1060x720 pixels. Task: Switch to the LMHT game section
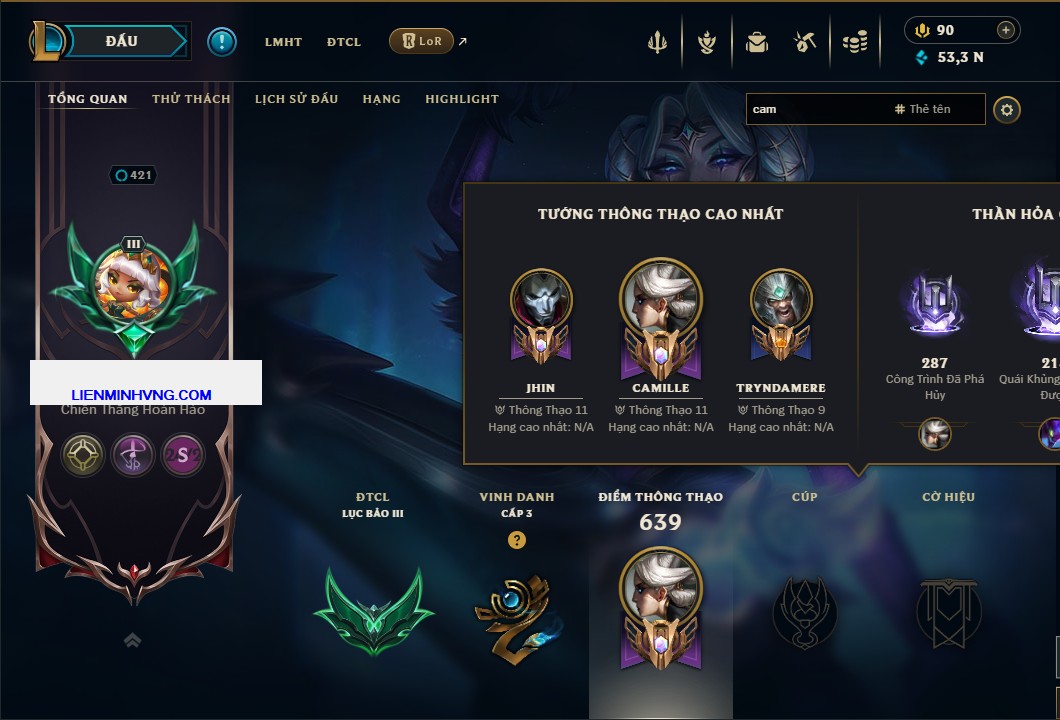pos(283,42)
